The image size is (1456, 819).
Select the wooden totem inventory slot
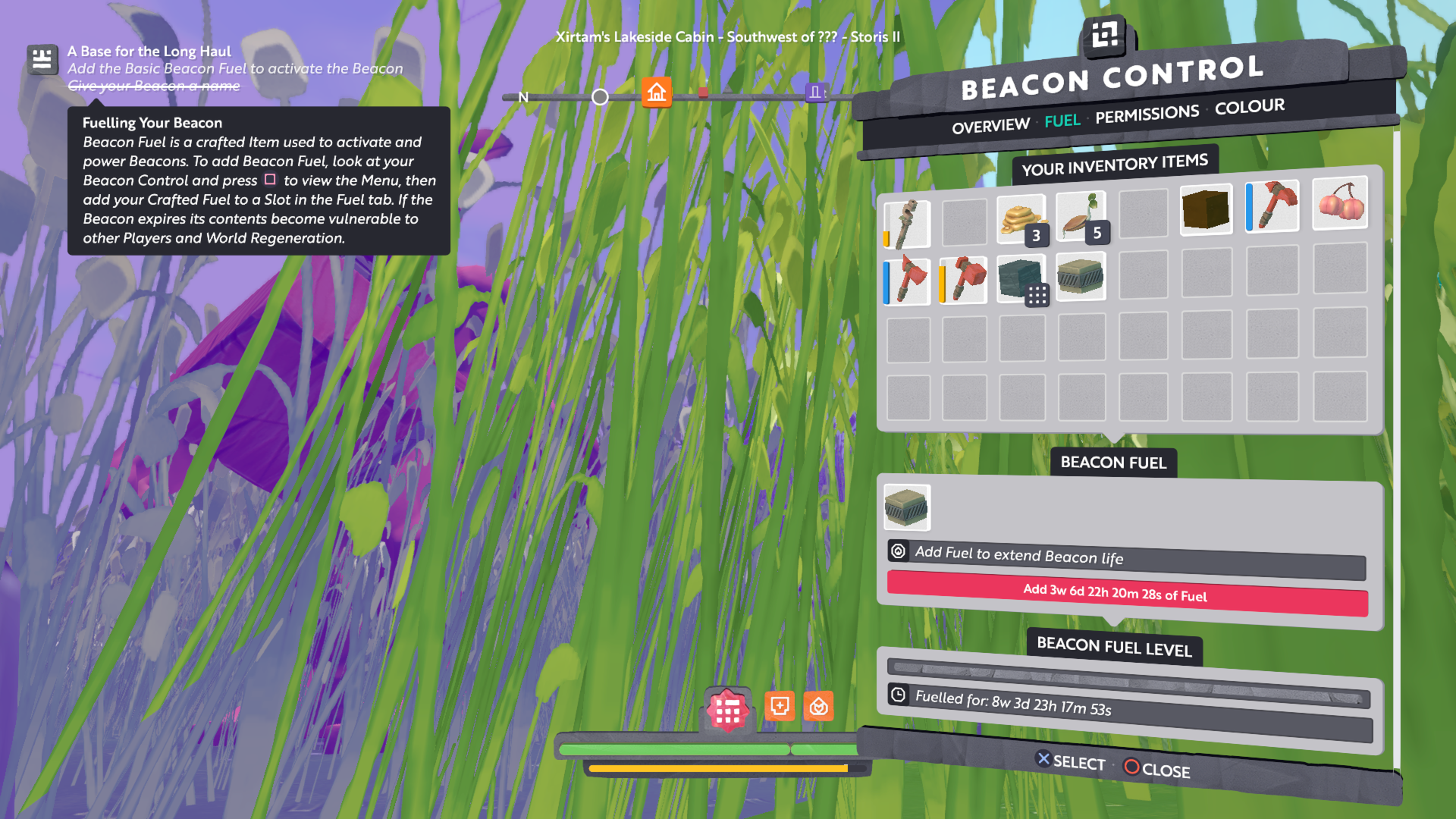pyautogui.click(x=906, y=224)
